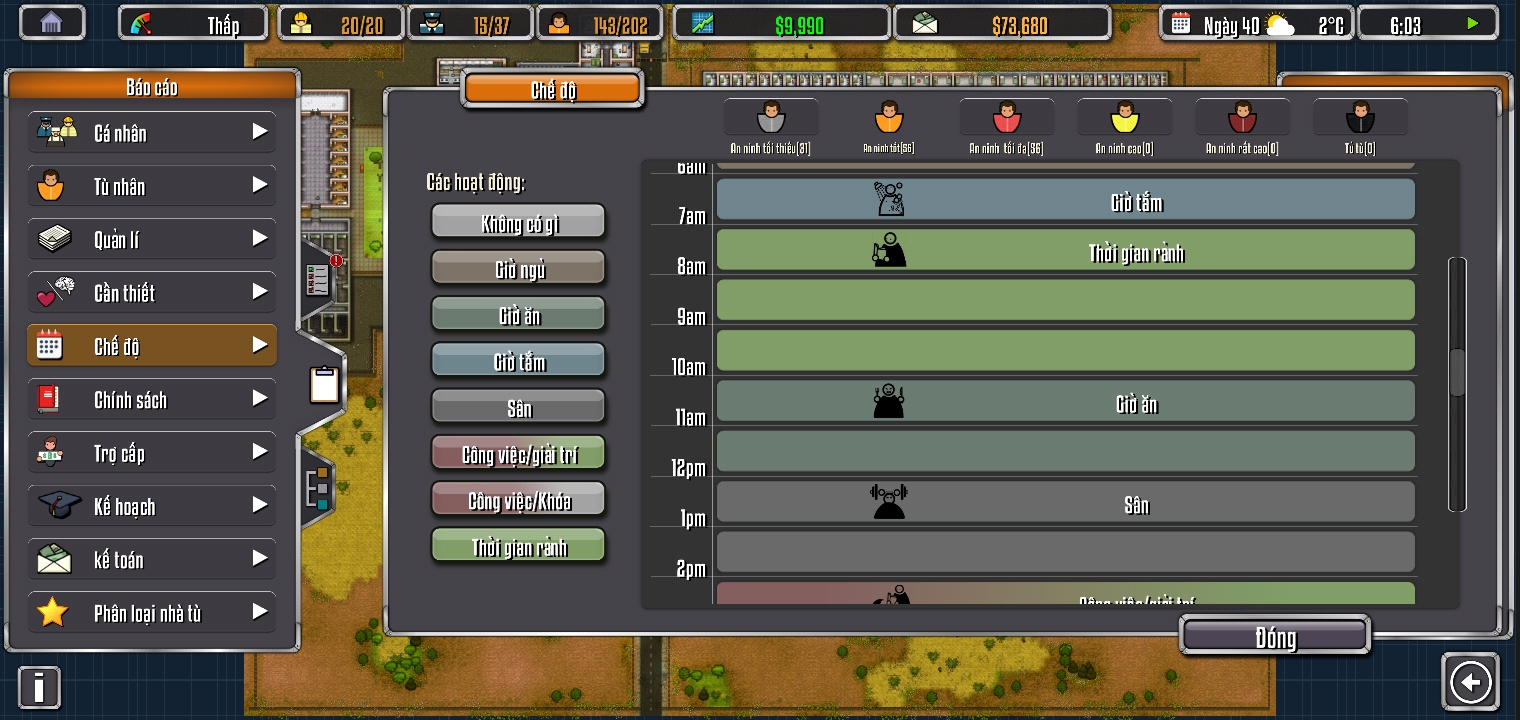Open the info button marked i

(39, 688)
